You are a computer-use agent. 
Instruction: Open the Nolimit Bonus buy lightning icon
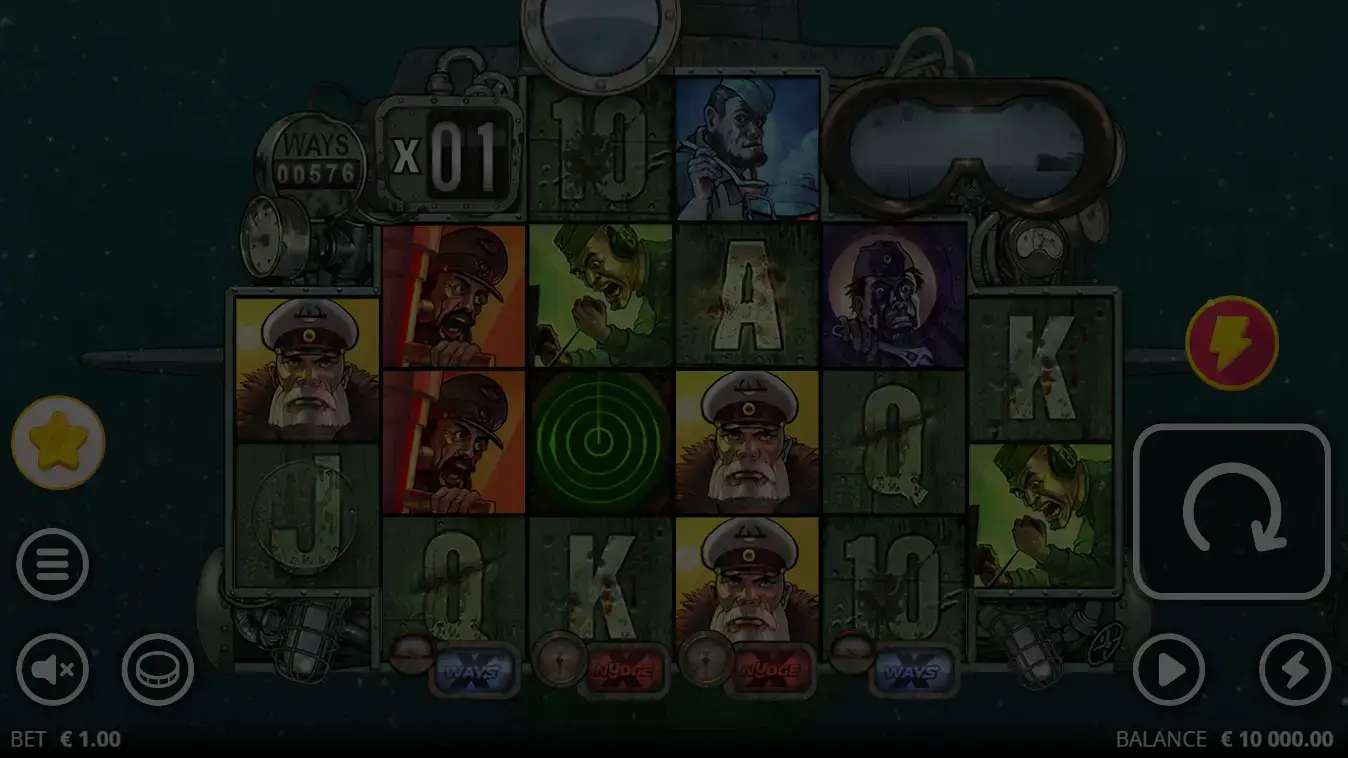[x=1232, y=342]
